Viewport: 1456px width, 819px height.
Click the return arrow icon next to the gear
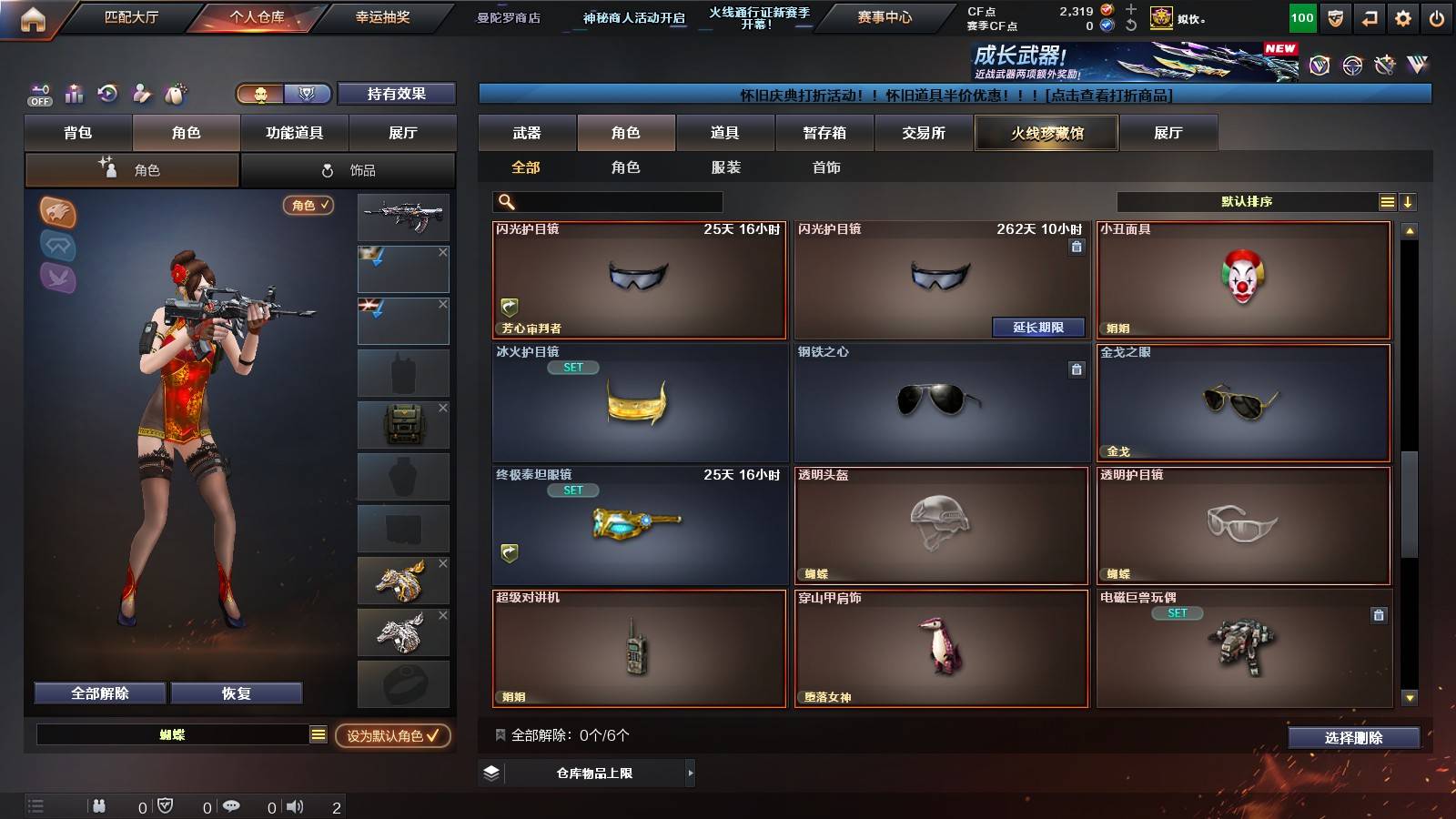pos(1368,16)
